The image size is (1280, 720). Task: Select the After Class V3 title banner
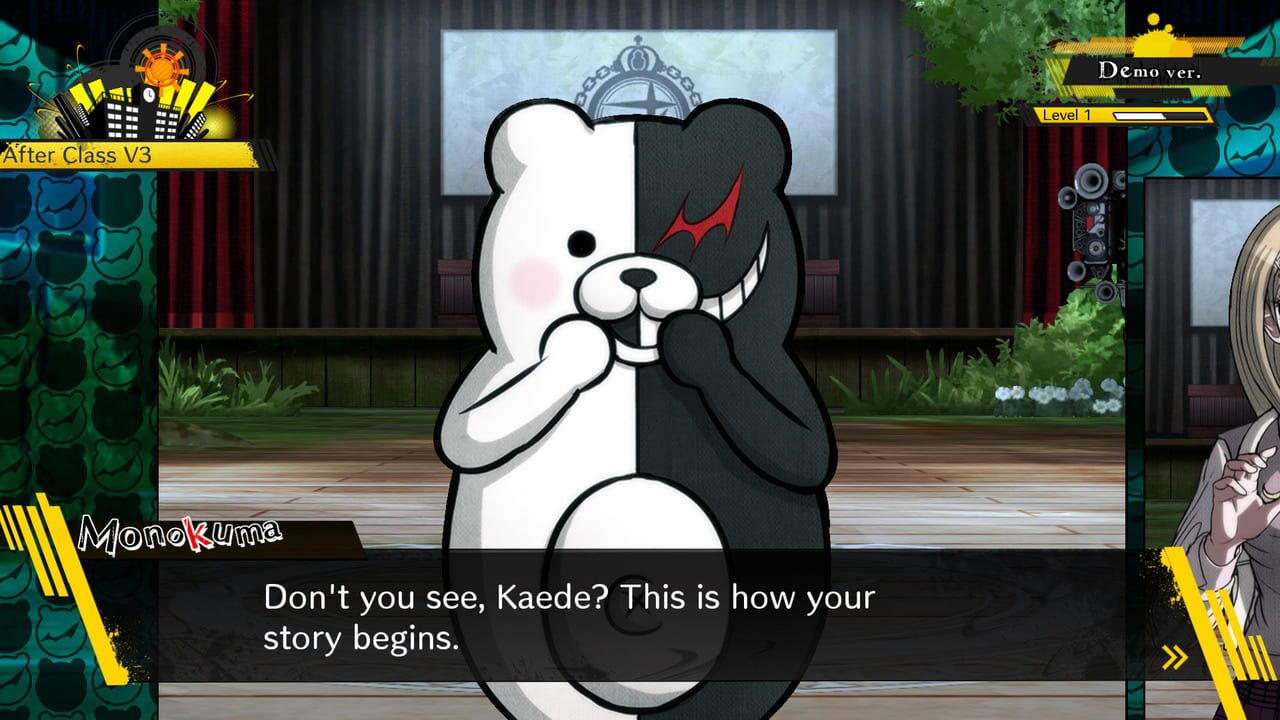tap(90, 155)
